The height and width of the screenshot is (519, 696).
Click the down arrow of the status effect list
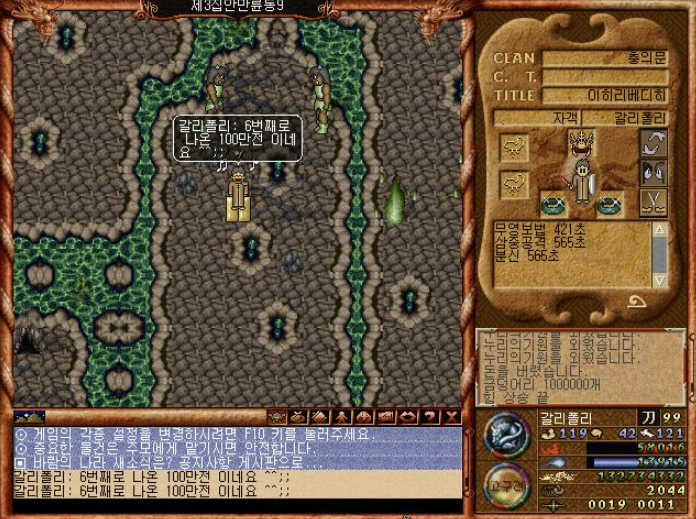(659, 279)
